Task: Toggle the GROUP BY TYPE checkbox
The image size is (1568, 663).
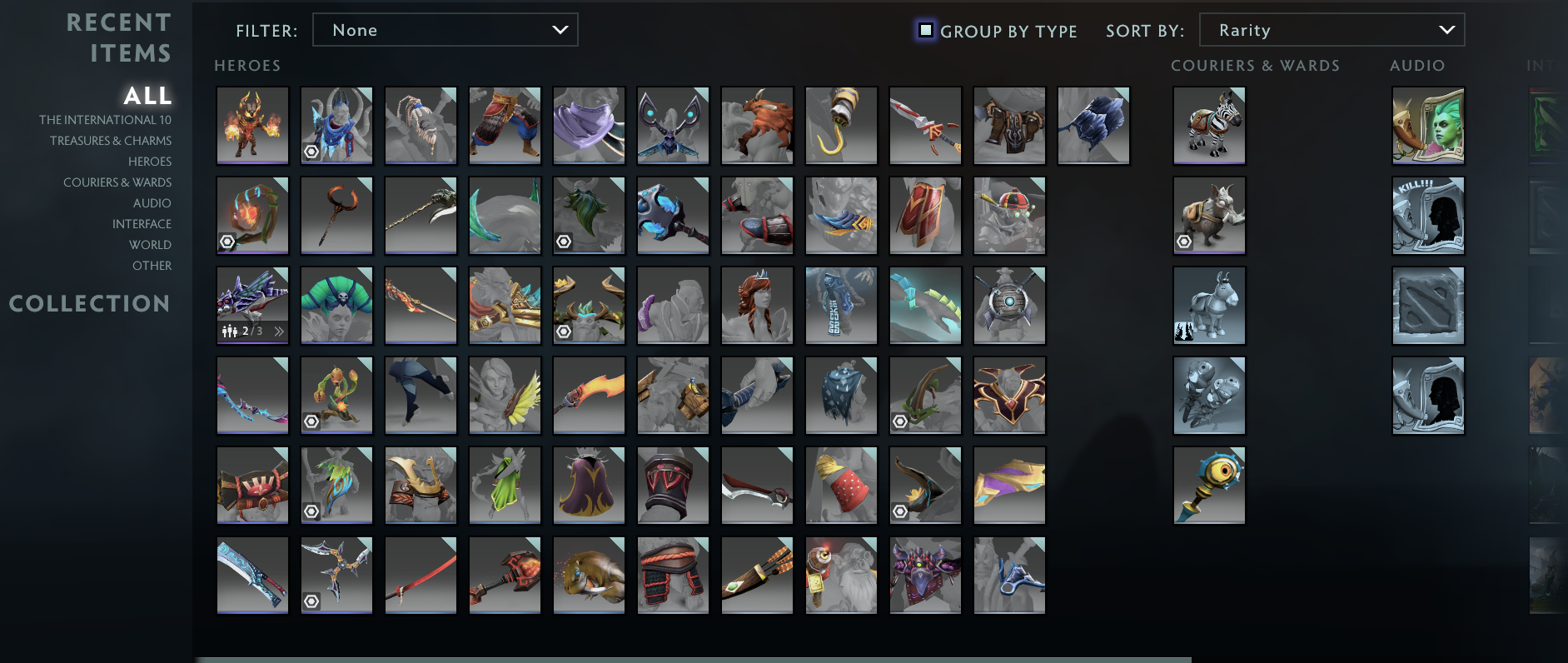Action: pyautogui.click(x=926, y=30)
